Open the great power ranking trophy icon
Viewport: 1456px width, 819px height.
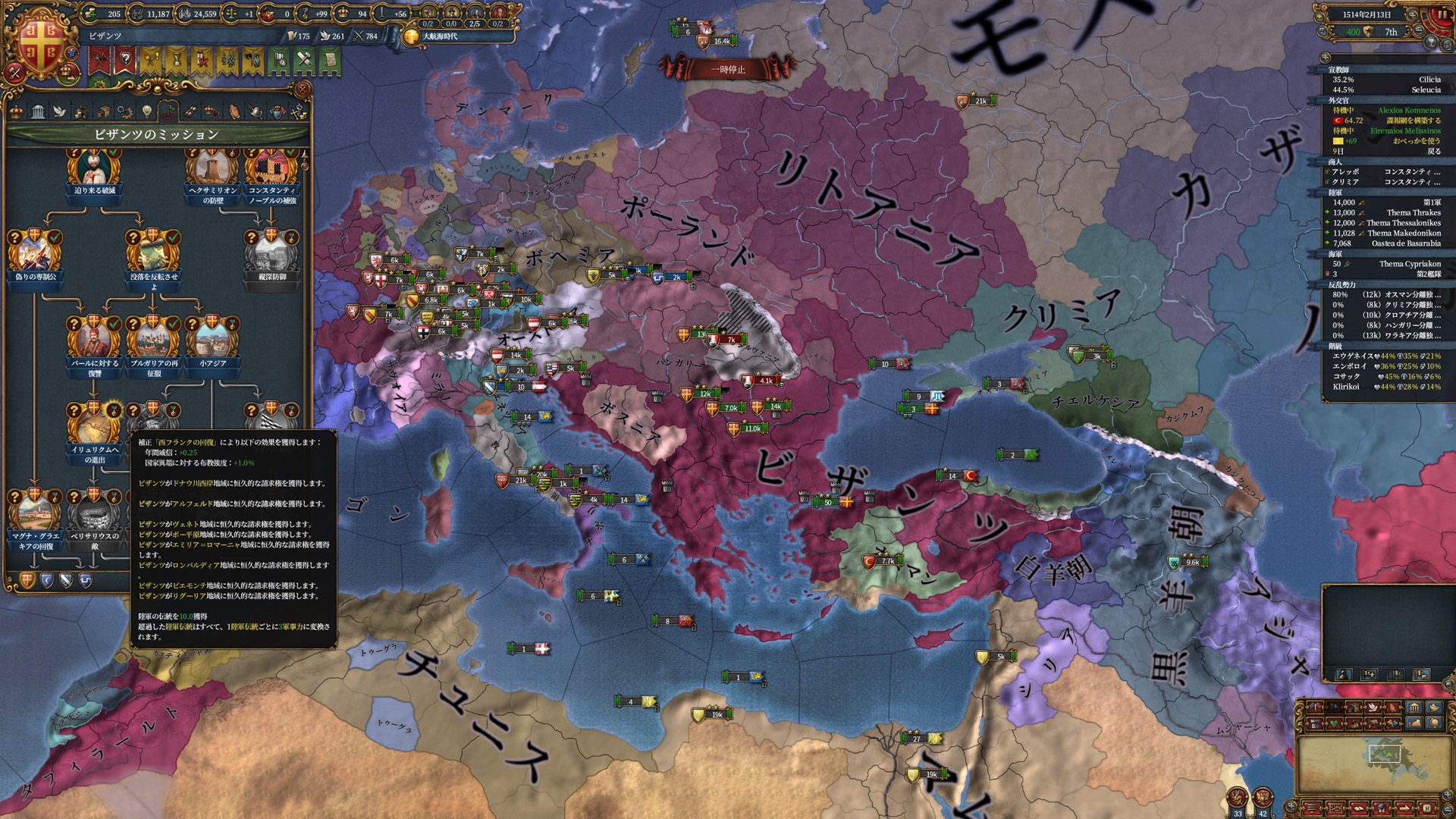pyautogui.click(x=1432, y=42)
